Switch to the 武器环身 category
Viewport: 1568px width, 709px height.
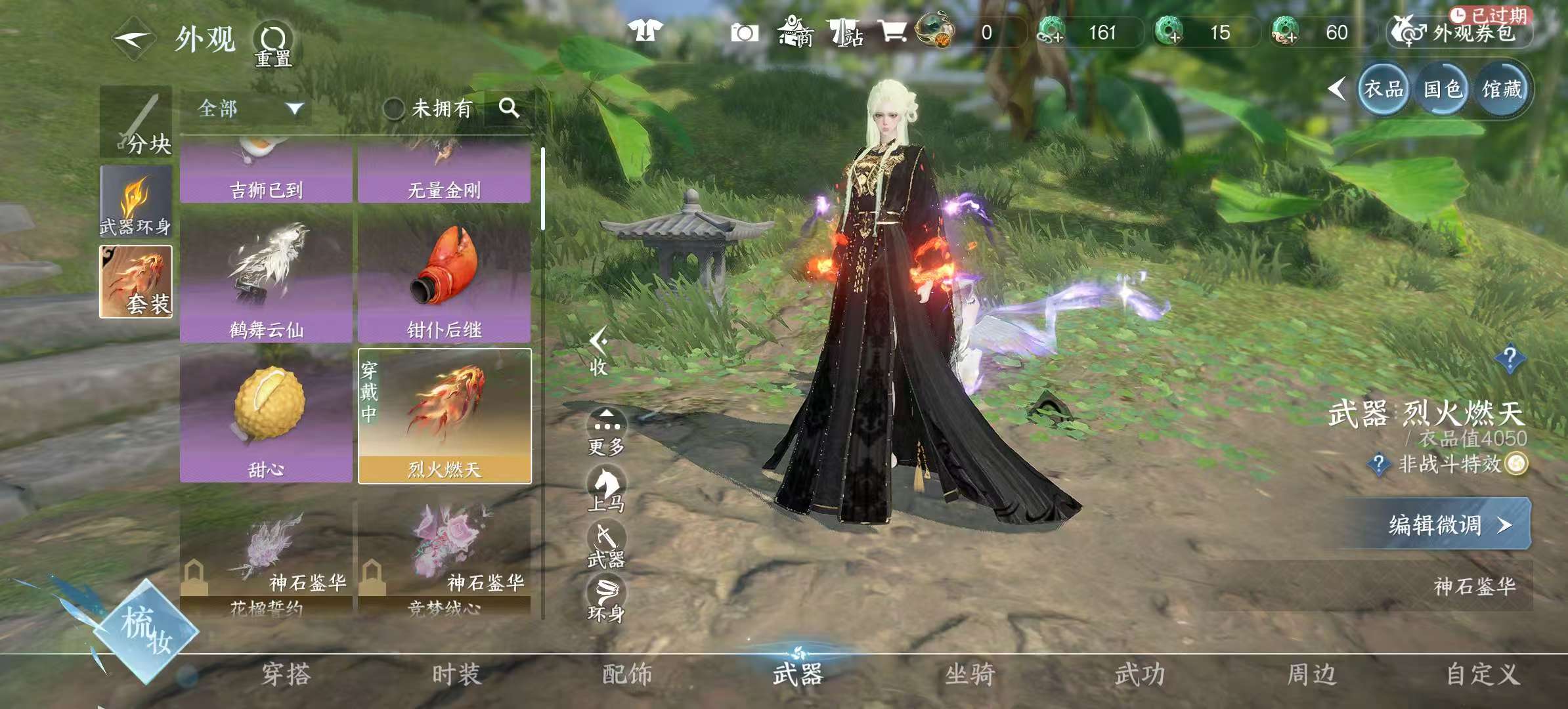[x=136, y=202]
